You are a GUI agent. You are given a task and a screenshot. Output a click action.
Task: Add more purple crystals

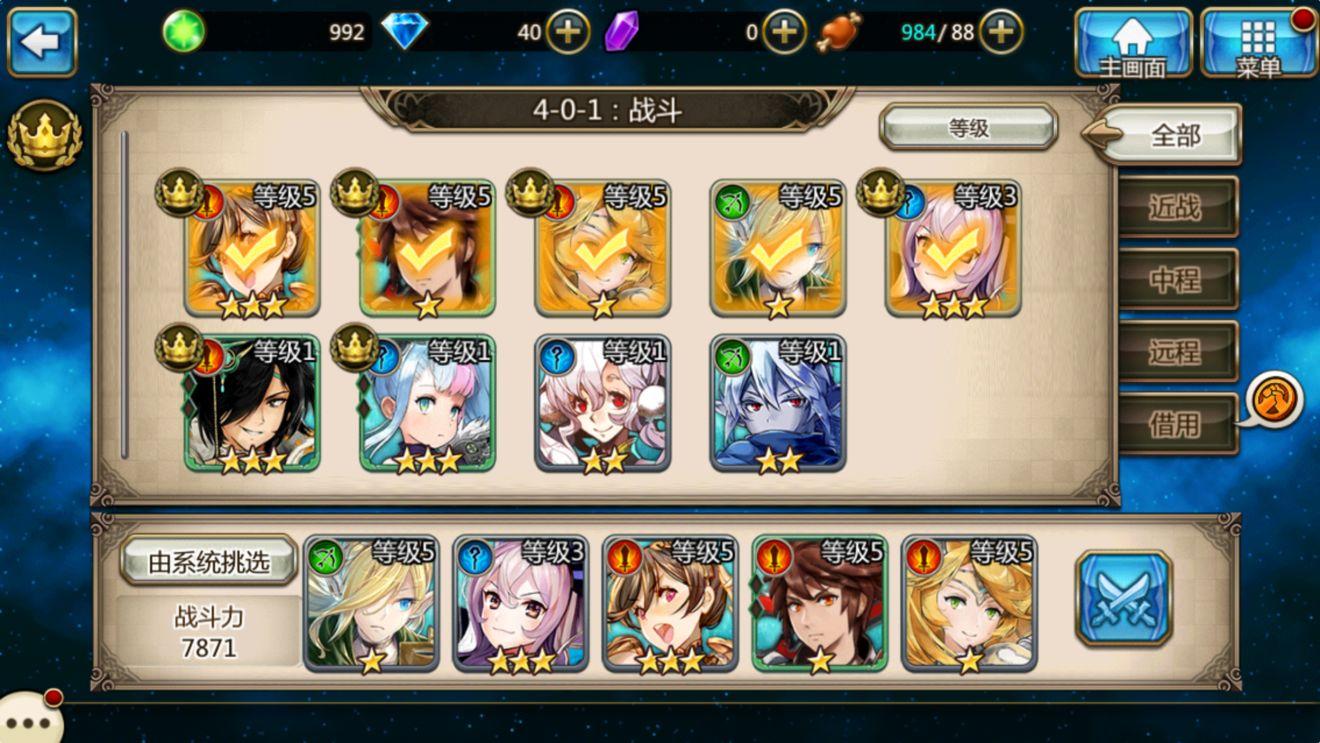pyautogui.click(x=784, y=33)
